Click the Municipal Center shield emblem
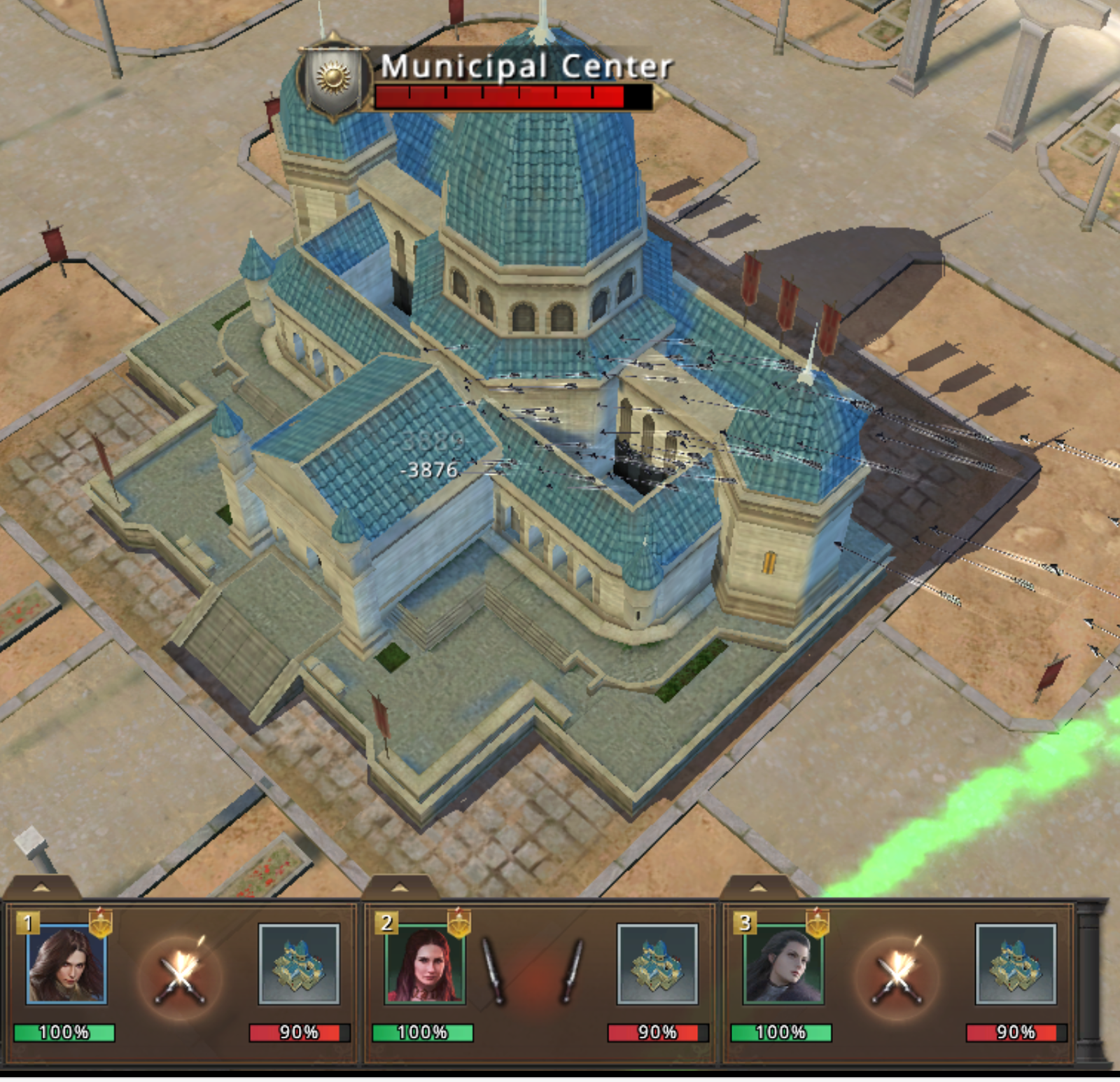This screenshot has height=1082, width=1120. coord(334,78)
